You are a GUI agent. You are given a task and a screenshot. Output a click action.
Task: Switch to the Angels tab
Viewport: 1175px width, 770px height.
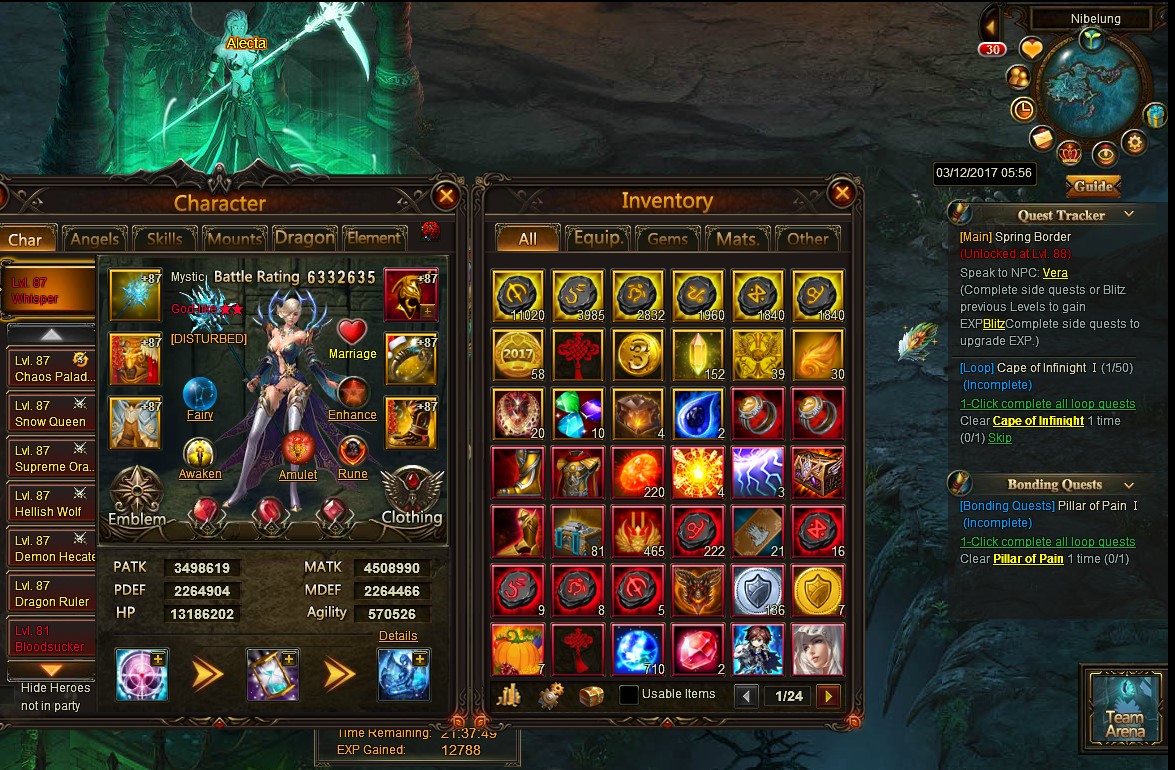click(x=96, y=239)
